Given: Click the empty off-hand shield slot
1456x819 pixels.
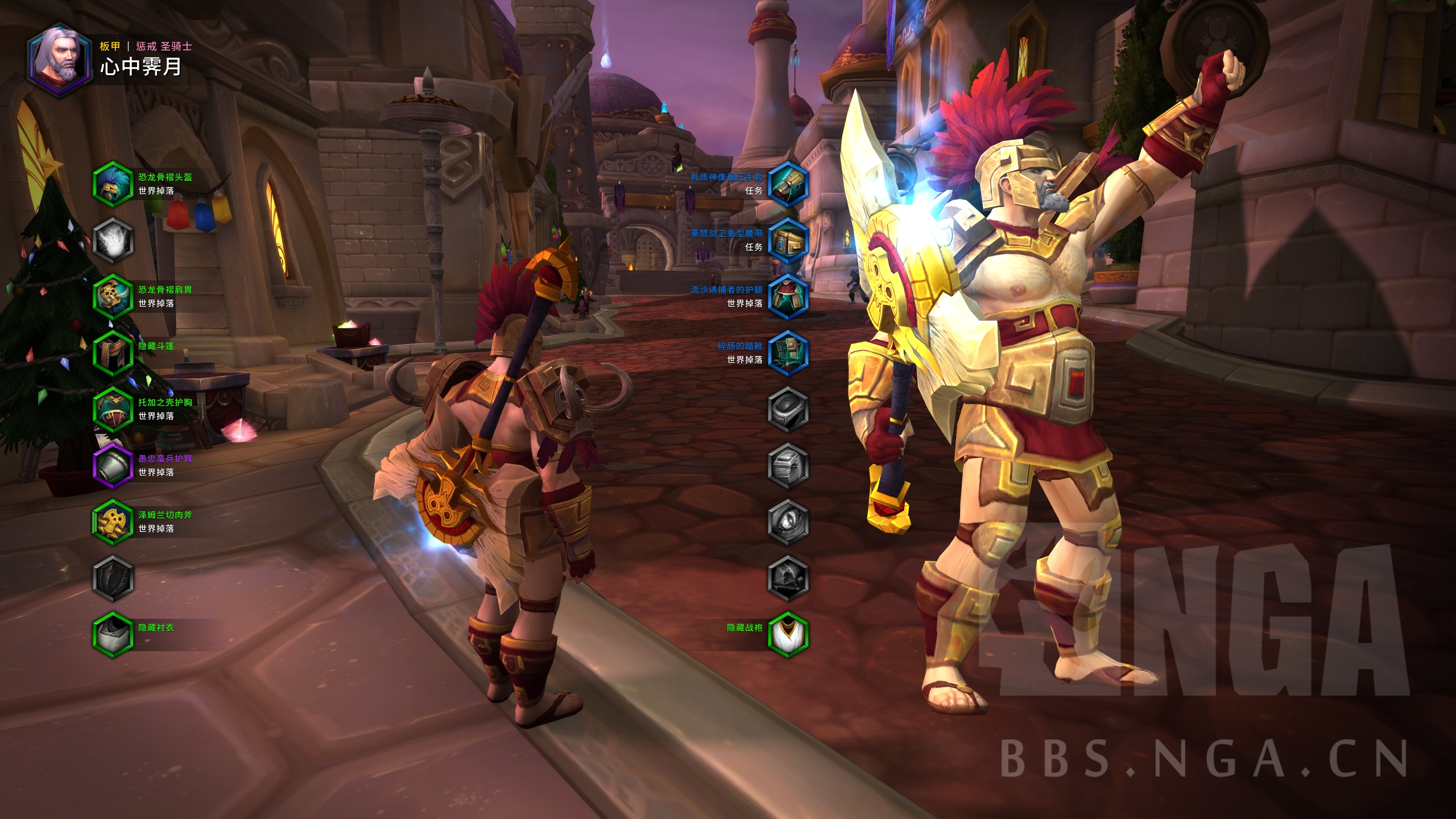Looking at the screenshot, I should pyautogui.click(x=113, y=578).
